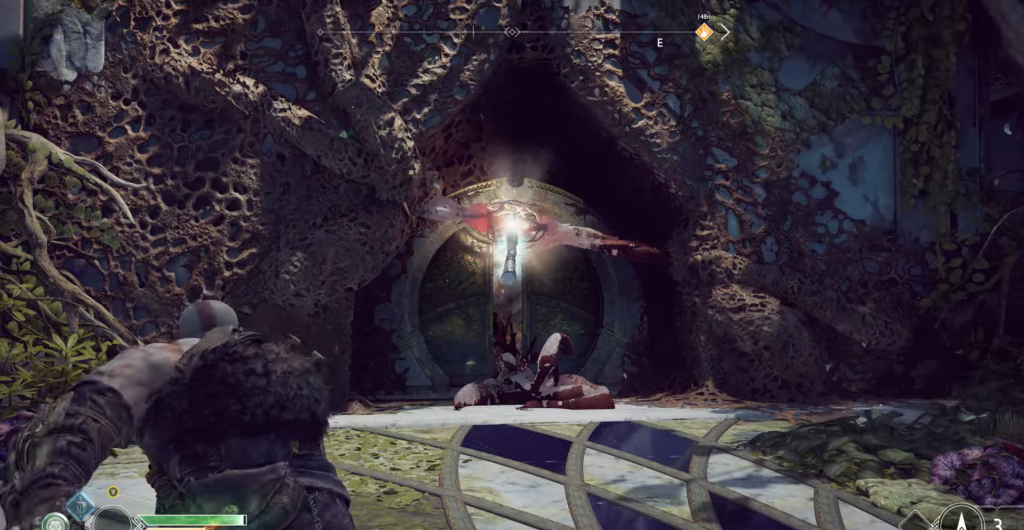Click the compass bar's center diamond marker
Viewport: 1024px width, 530px height.
tap(512, 32)
